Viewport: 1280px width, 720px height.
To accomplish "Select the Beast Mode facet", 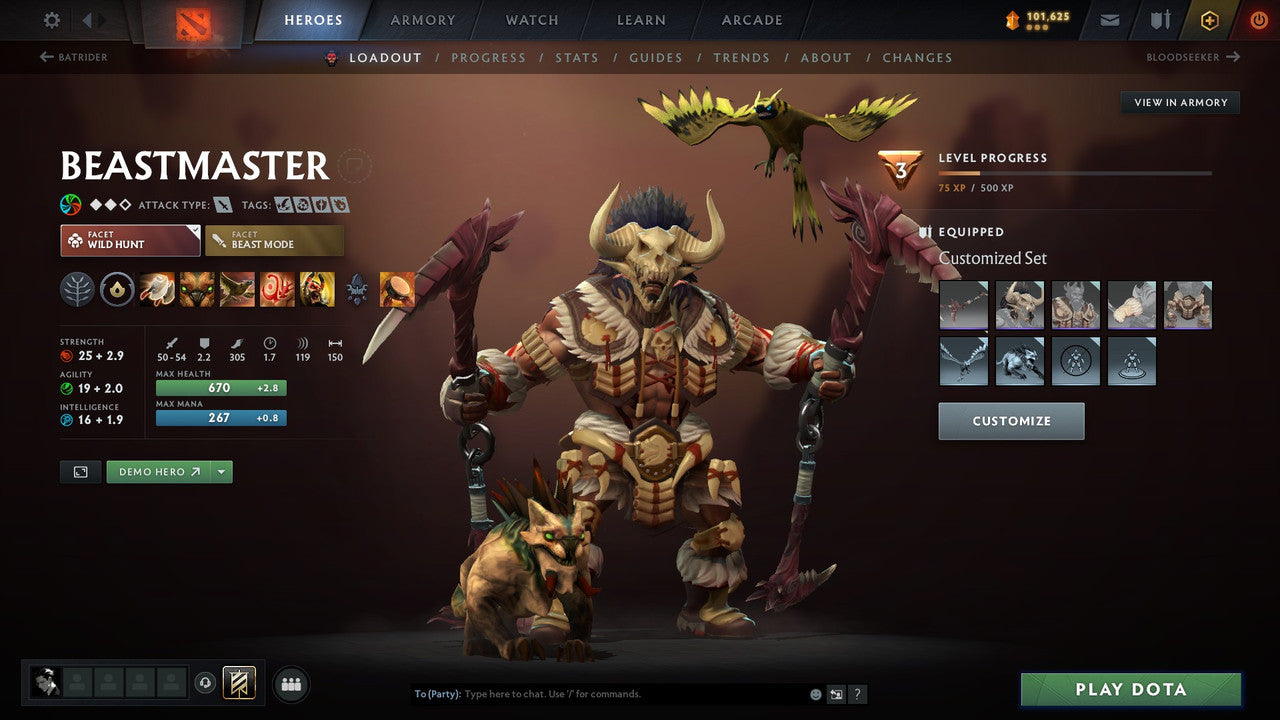I will (274, 240).
